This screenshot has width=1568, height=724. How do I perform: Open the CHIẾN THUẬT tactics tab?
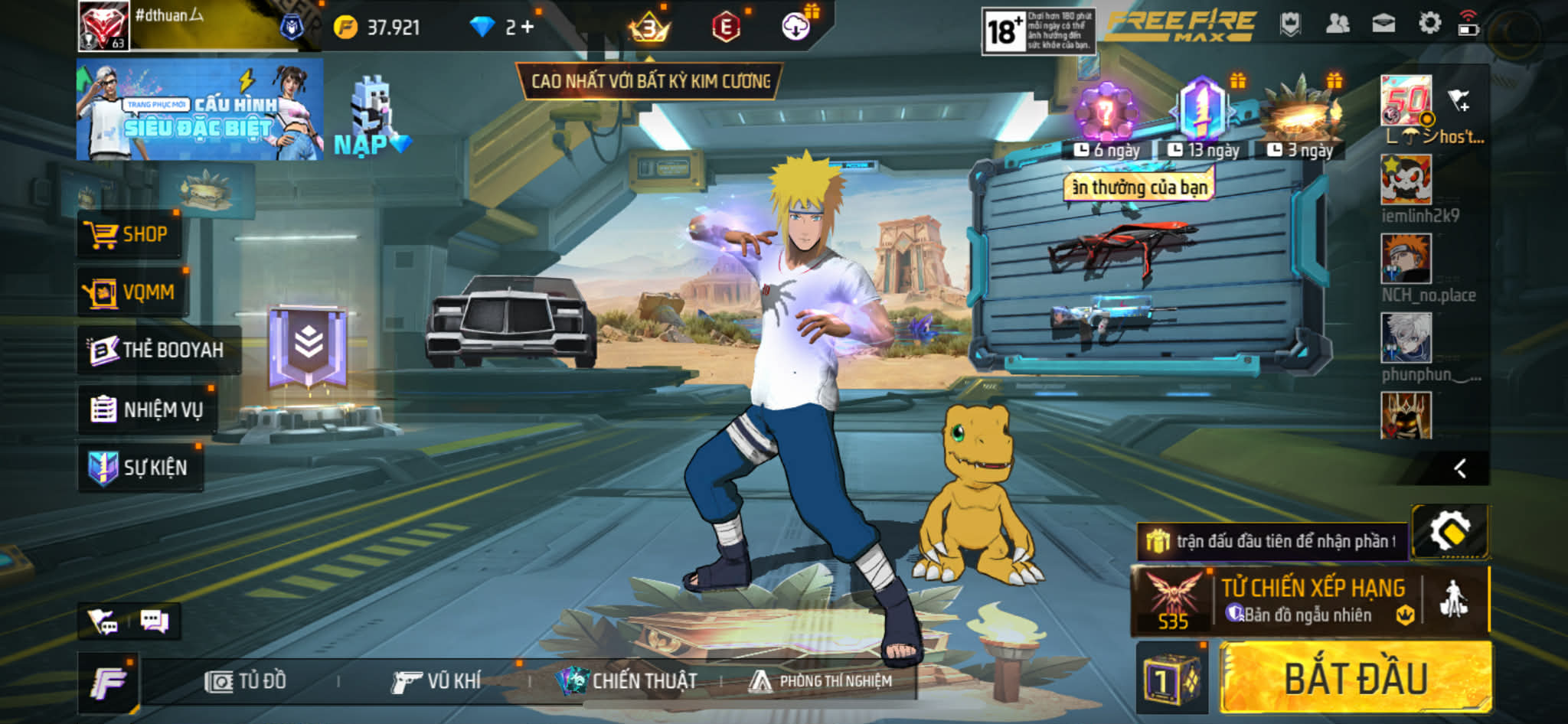[x=628, y=681]
